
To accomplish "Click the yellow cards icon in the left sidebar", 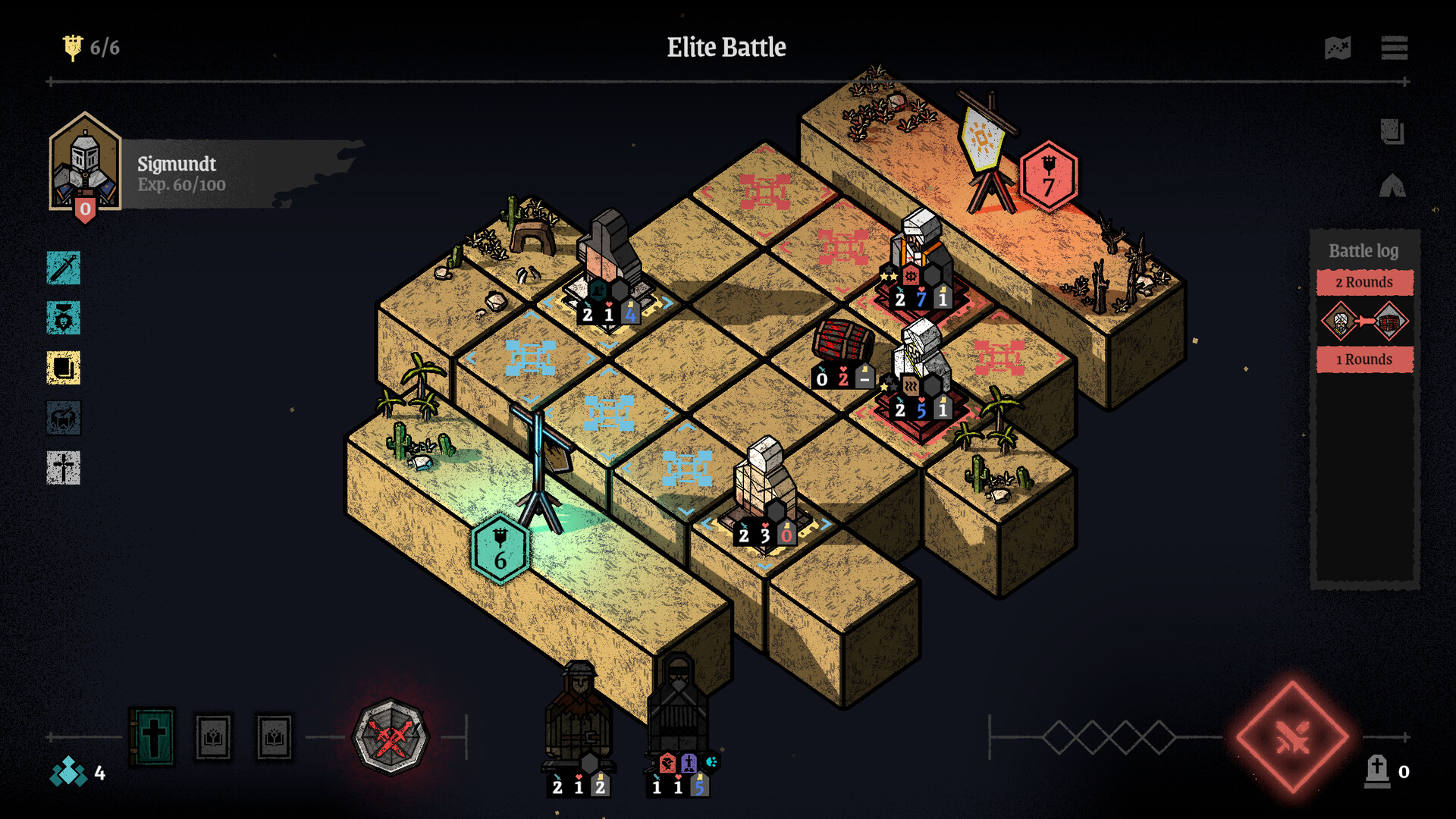I will tap(64, 369).
